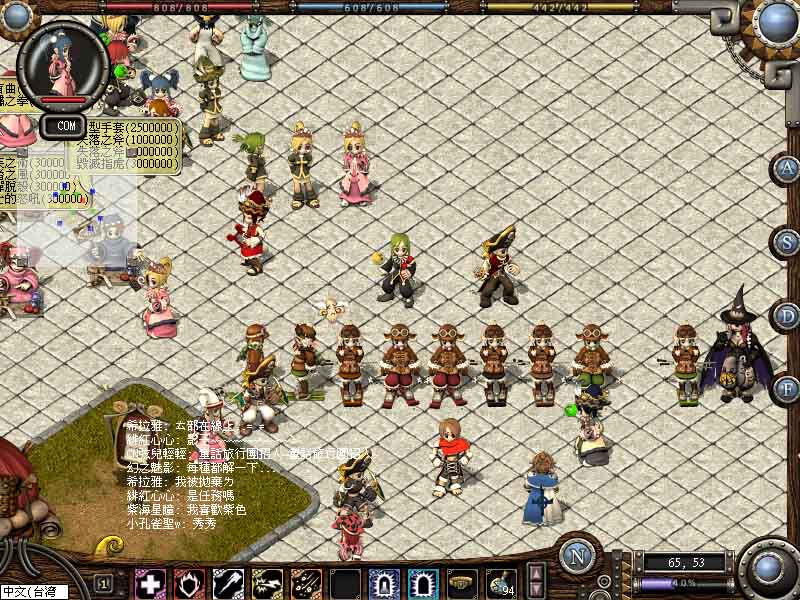
Task: Use the potion stack showing 94
Action: (x=500, y=583)
